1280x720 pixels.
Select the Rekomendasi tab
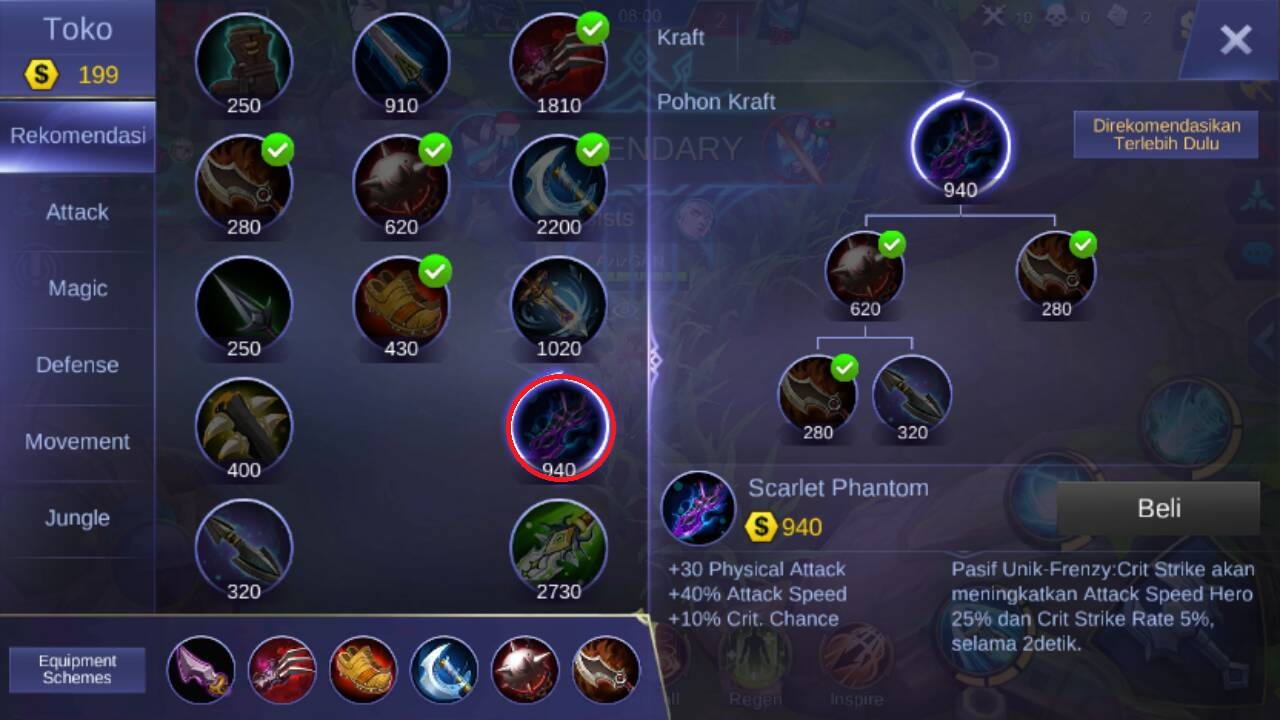tap(77, 136)
